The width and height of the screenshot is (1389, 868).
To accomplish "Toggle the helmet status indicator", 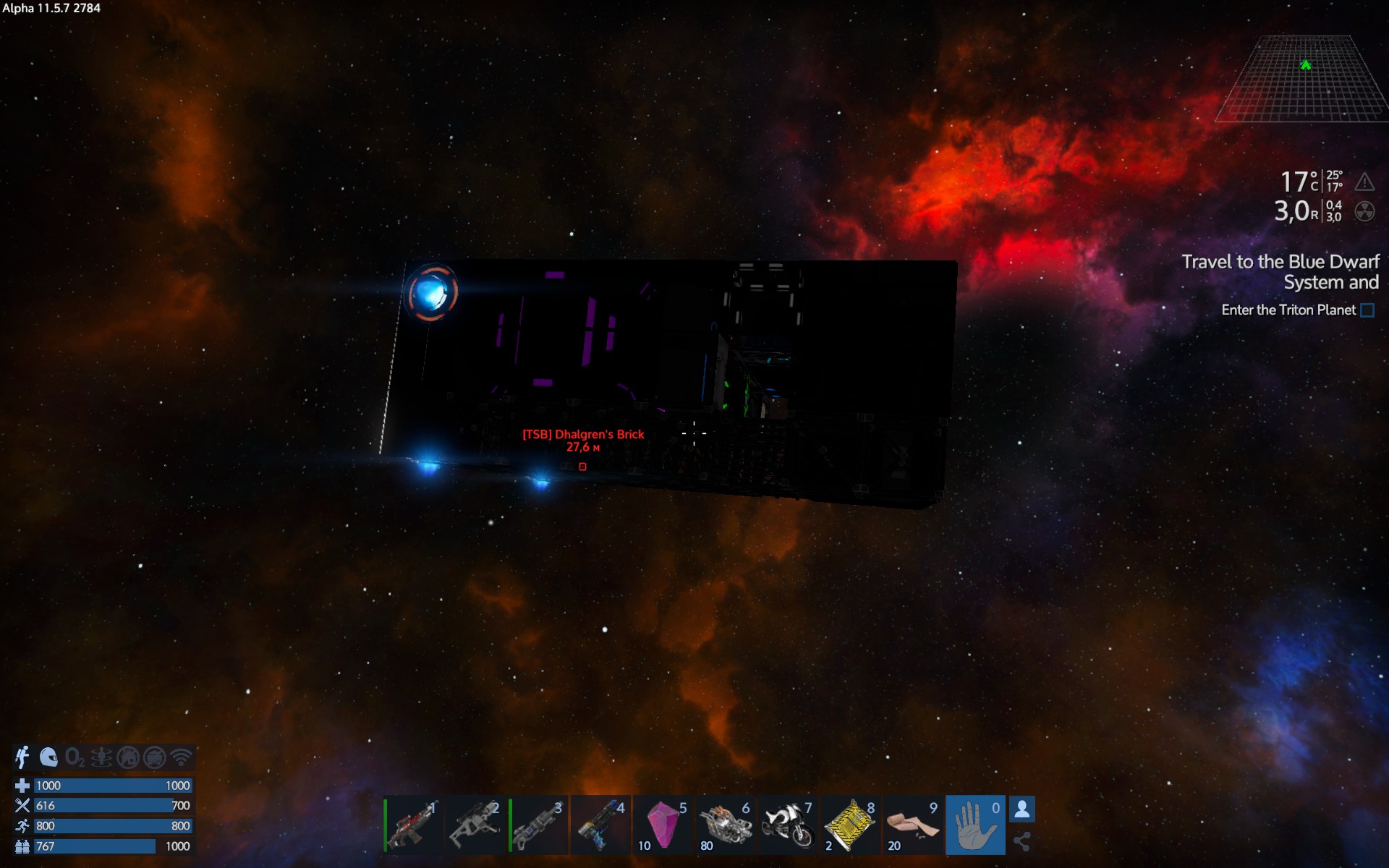I will 48,757.
